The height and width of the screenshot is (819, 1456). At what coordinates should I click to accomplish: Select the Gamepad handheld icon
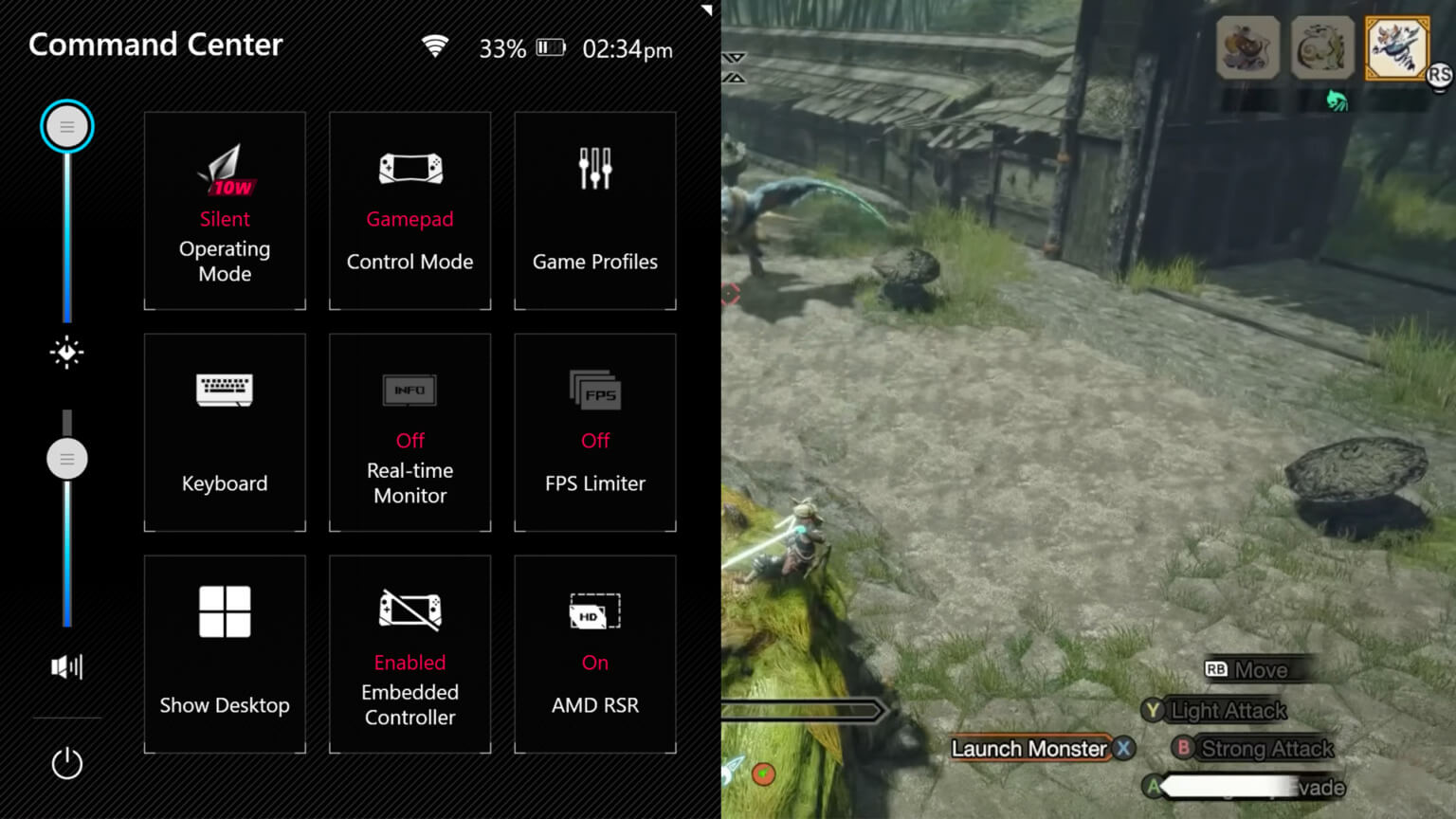tap(409, 169)
